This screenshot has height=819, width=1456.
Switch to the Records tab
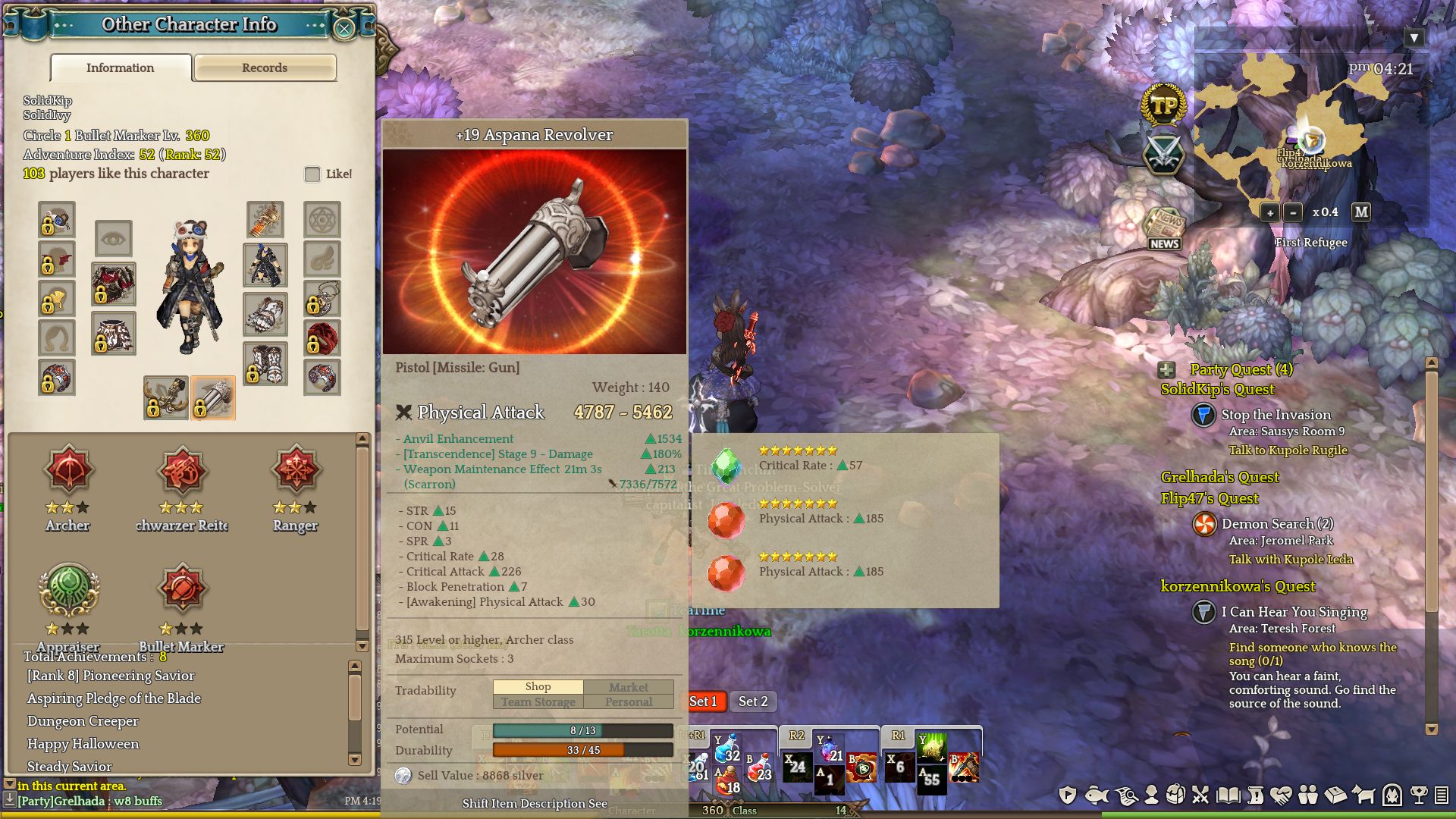tap(265, 67)
